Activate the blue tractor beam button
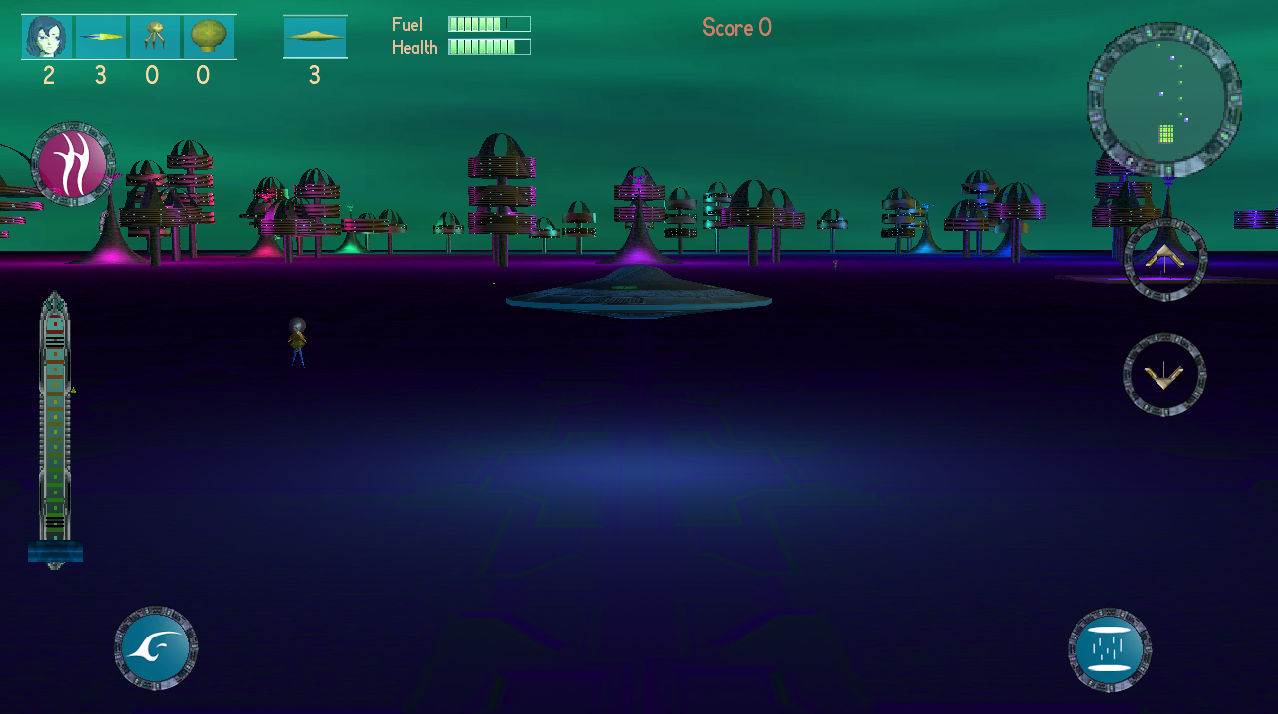 (x=1110, y=647)
